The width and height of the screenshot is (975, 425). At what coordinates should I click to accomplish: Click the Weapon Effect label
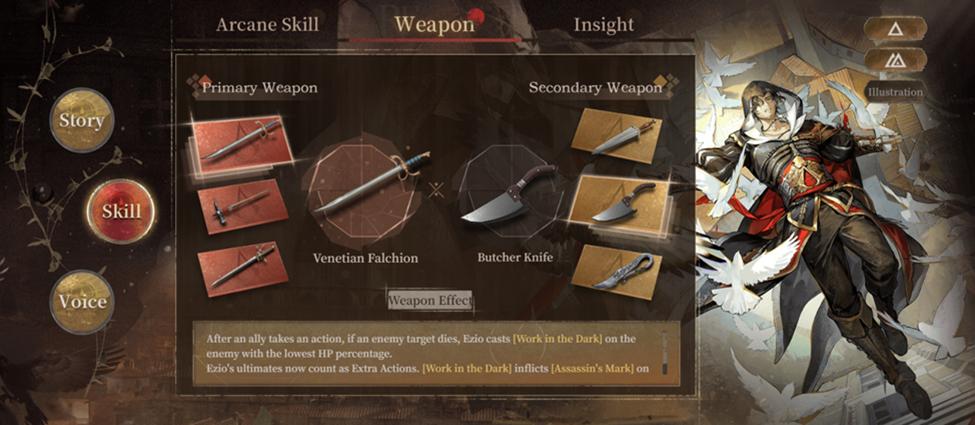430,300
